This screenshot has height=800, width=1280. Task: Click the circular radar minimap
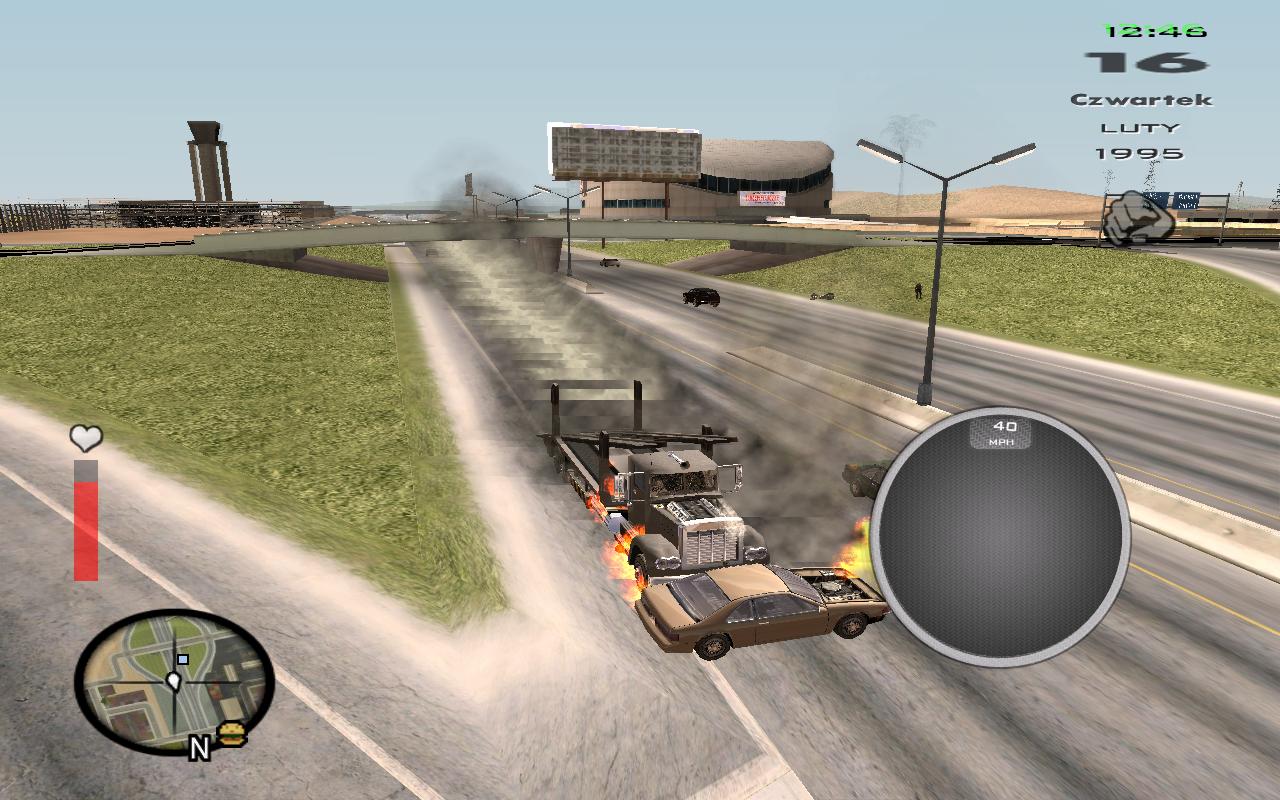pos(174,682)
